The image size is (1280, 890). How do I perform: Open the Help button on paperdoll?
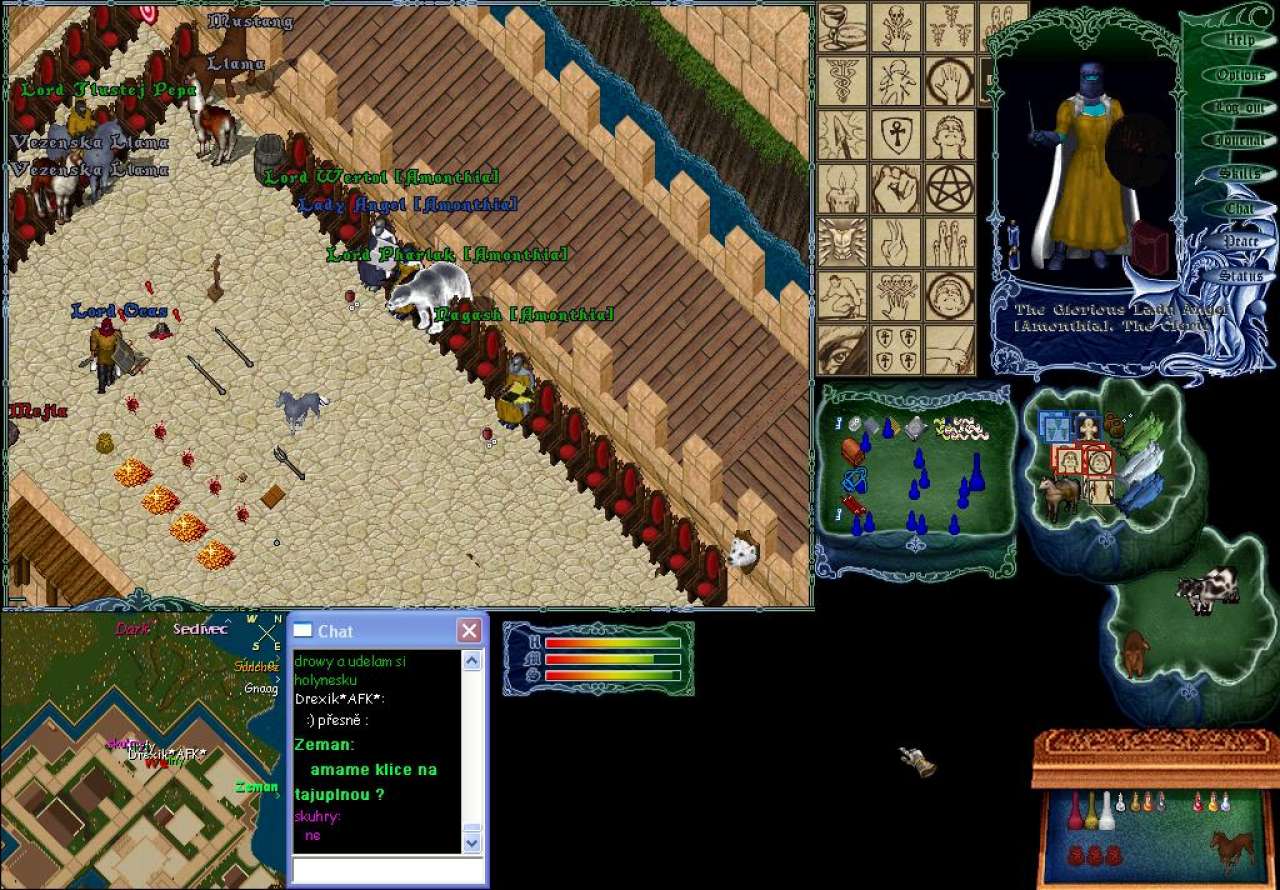pyautogui.click(x=1240, y=40)
